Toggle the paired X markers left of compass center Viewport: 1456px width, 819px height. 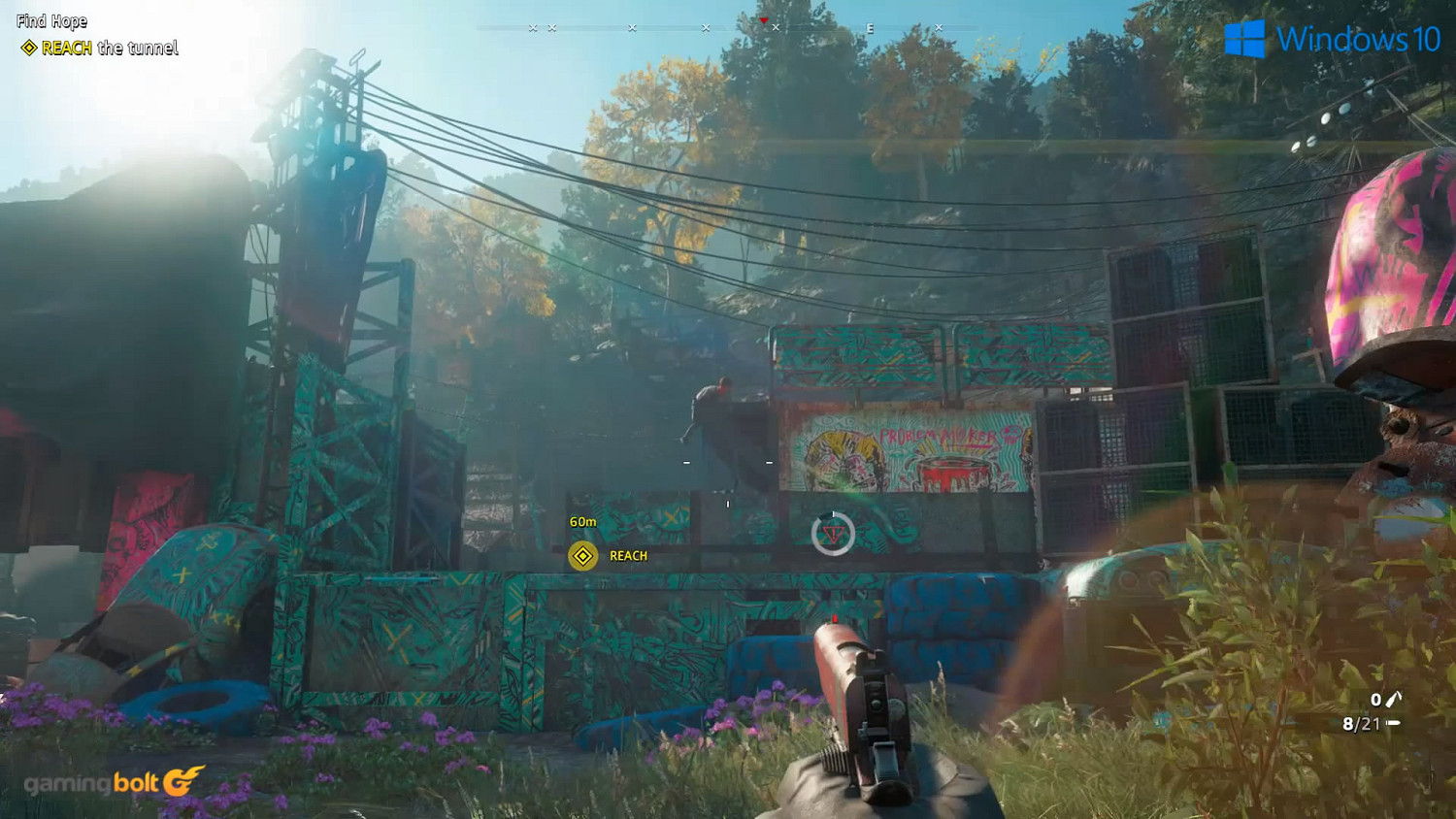[542, 28]
